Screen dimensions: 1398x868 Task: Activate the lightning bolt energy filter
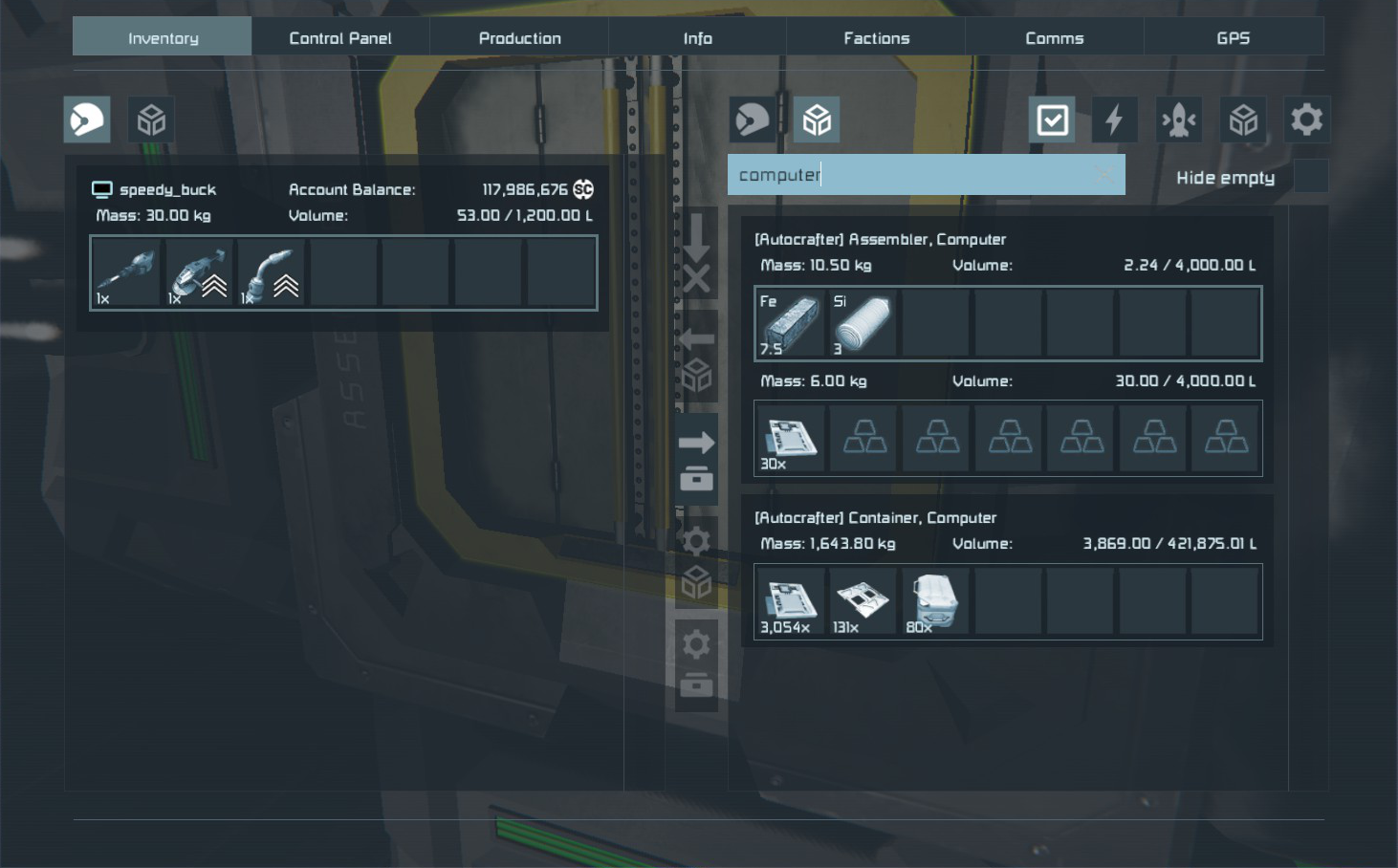(1114, 120)
